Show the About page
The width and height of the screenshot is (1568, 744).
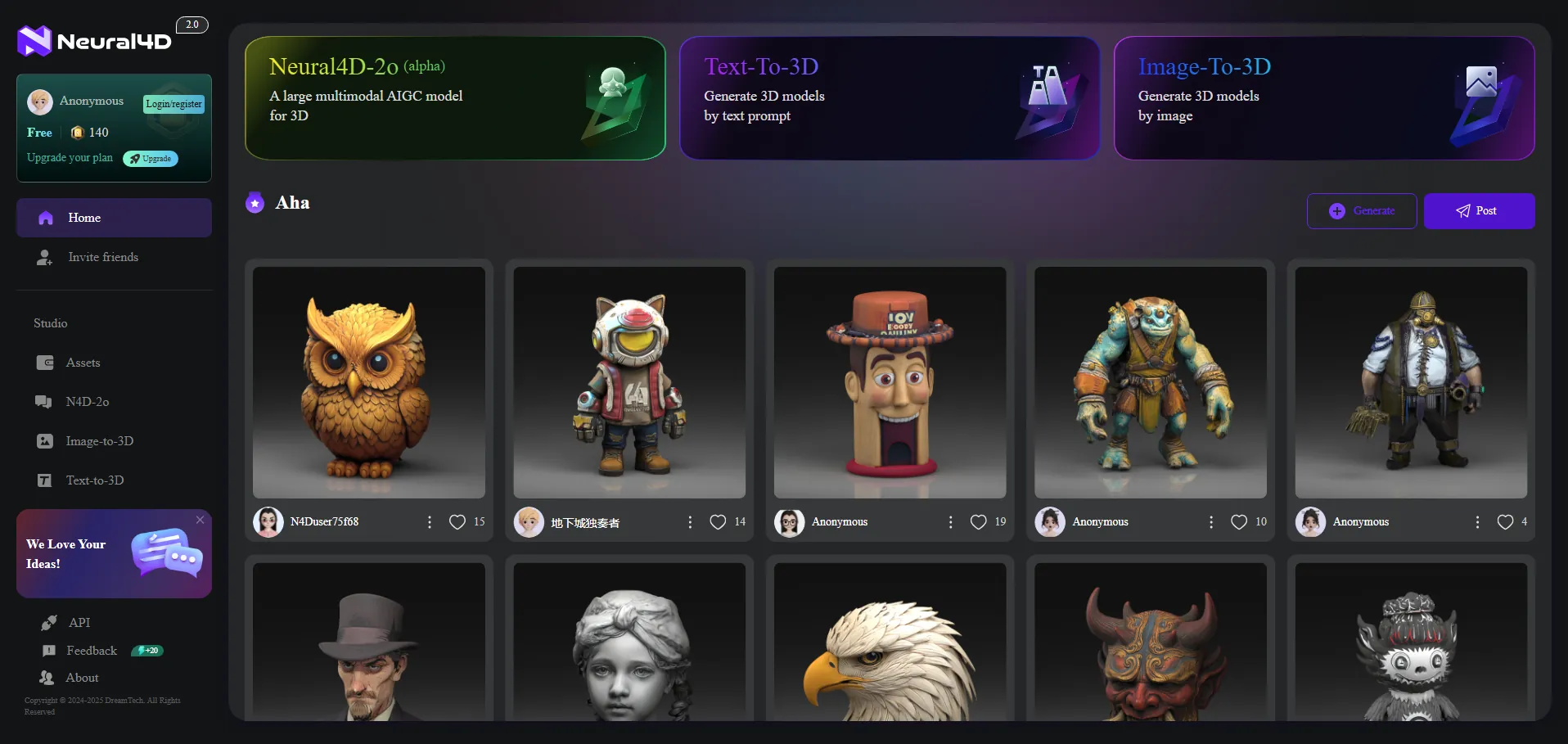click(x=82, y=678)
